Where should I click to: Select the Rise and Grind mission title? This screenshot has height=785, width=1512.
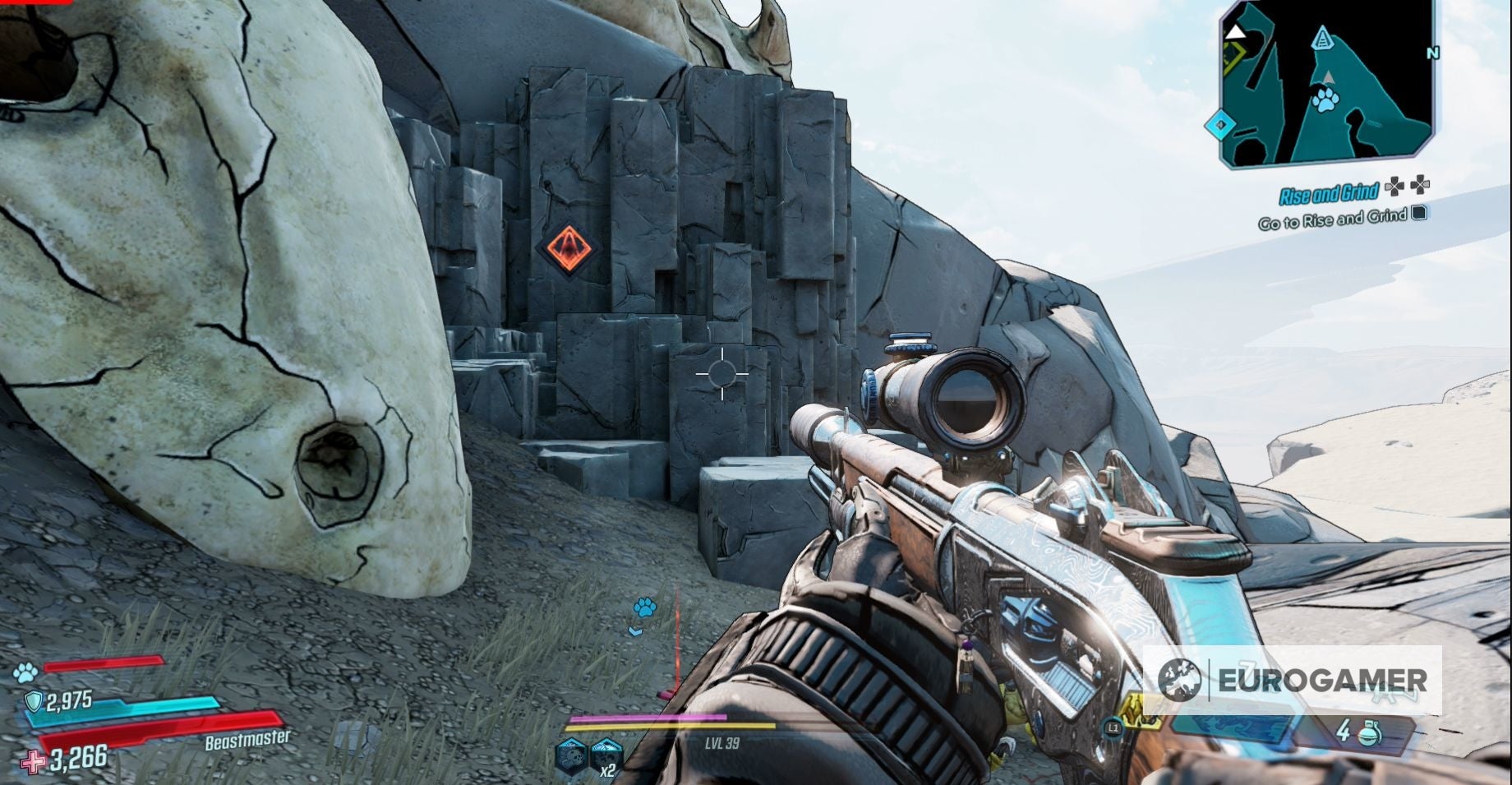(x=1330, y=193)
